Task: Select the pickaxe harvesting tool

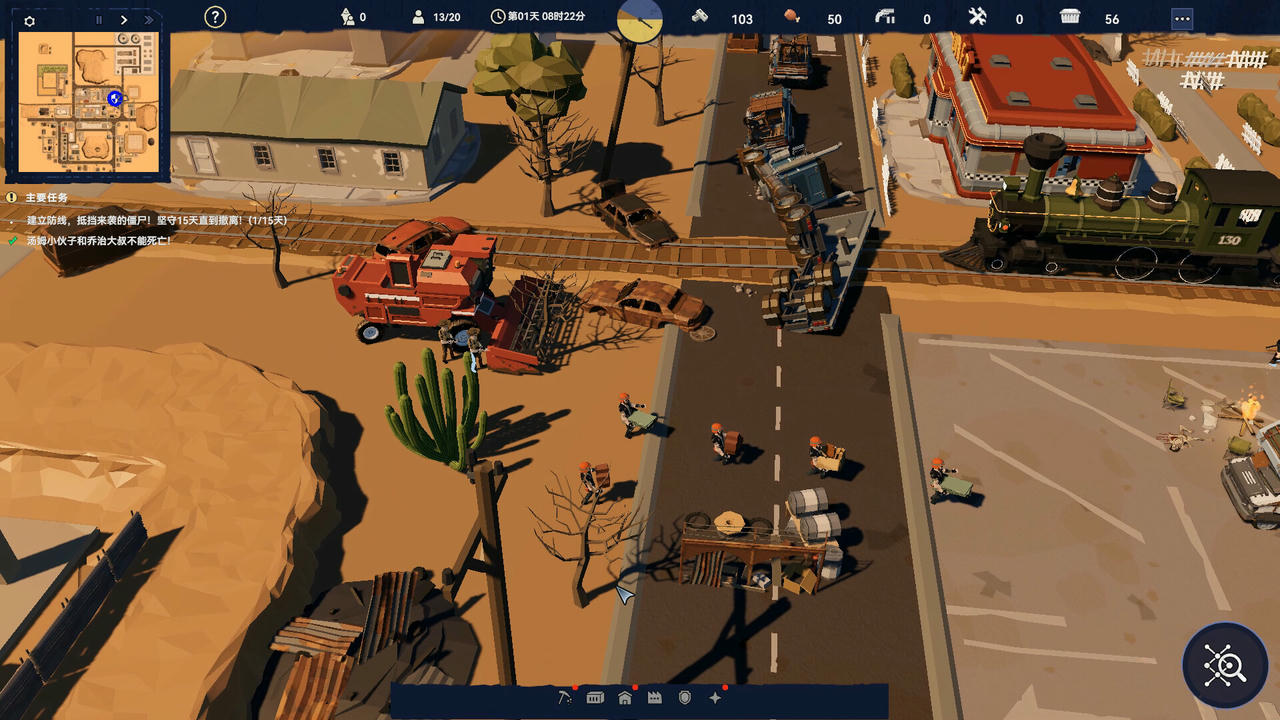Action: pos(566,698)
